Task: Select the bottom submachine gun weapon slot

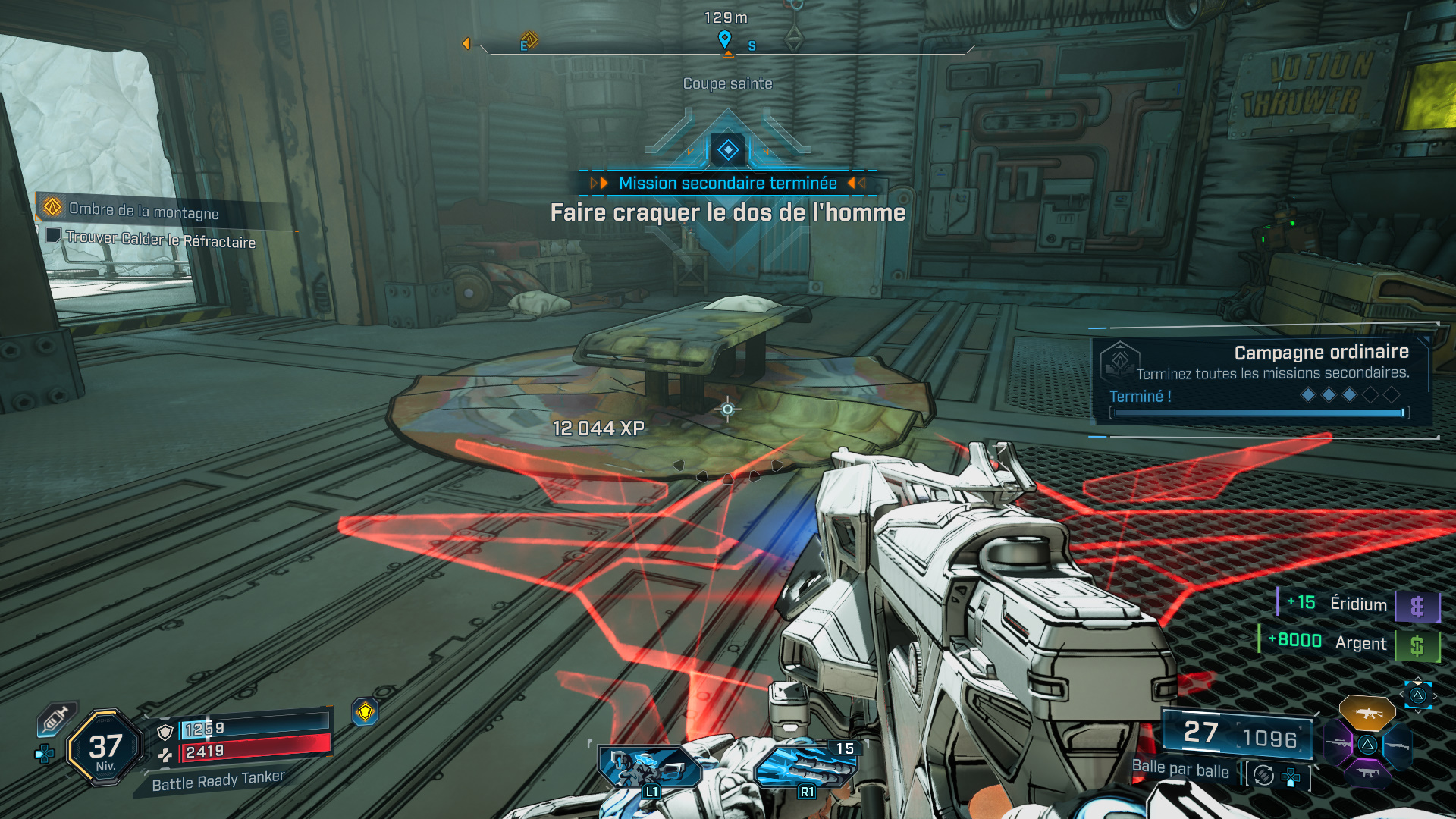Action: point(1367,773)
